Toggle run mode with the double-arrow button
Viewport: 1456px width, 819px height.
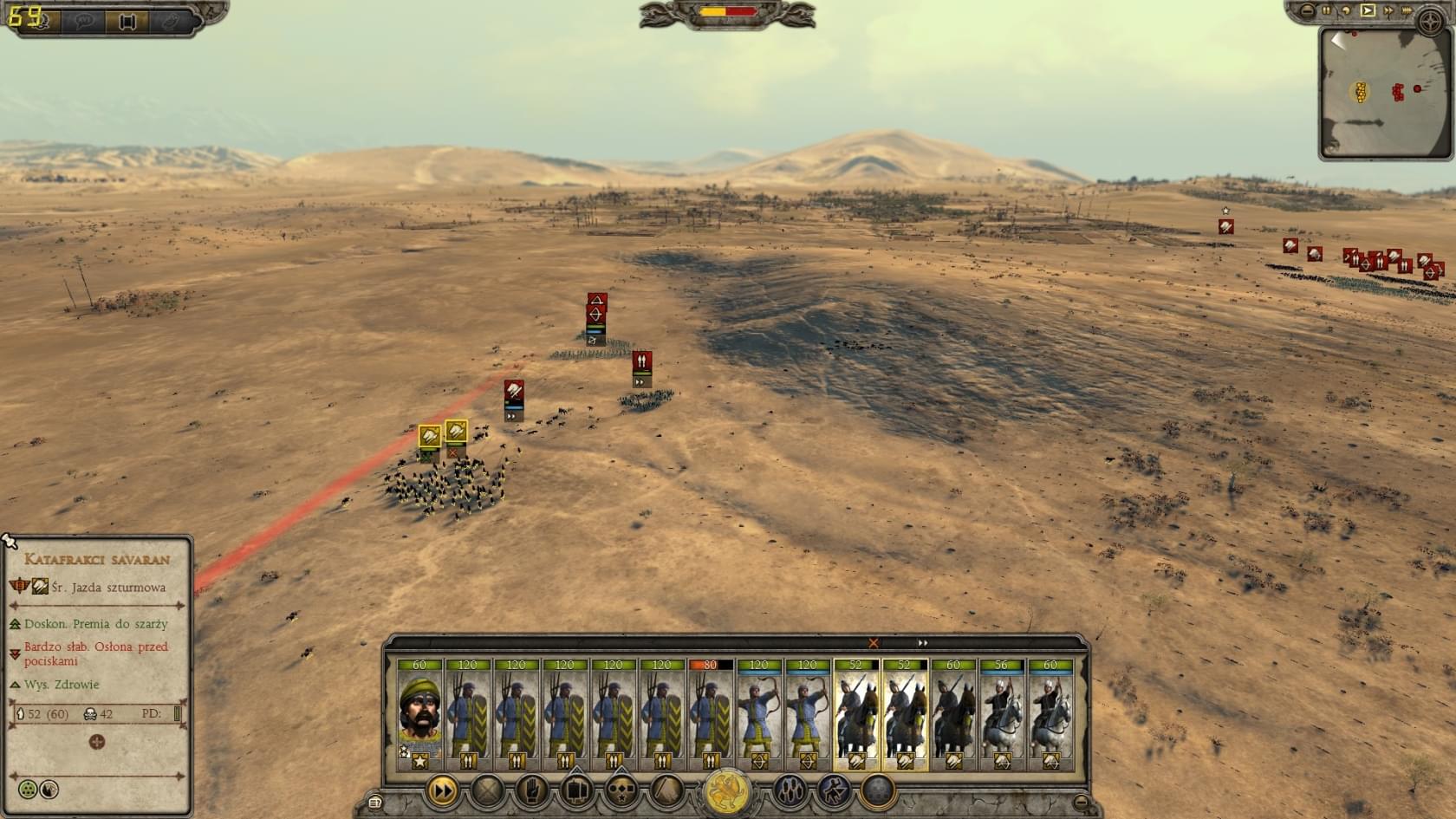click(x=442, y=790)
